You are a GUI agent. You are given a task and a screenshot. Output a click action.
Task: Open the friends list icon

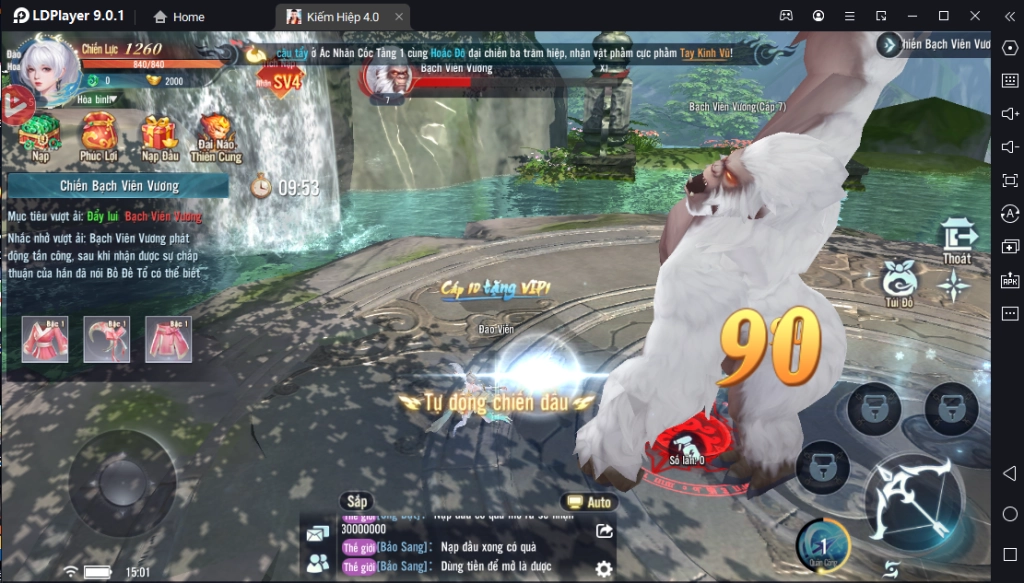[319, 563]
